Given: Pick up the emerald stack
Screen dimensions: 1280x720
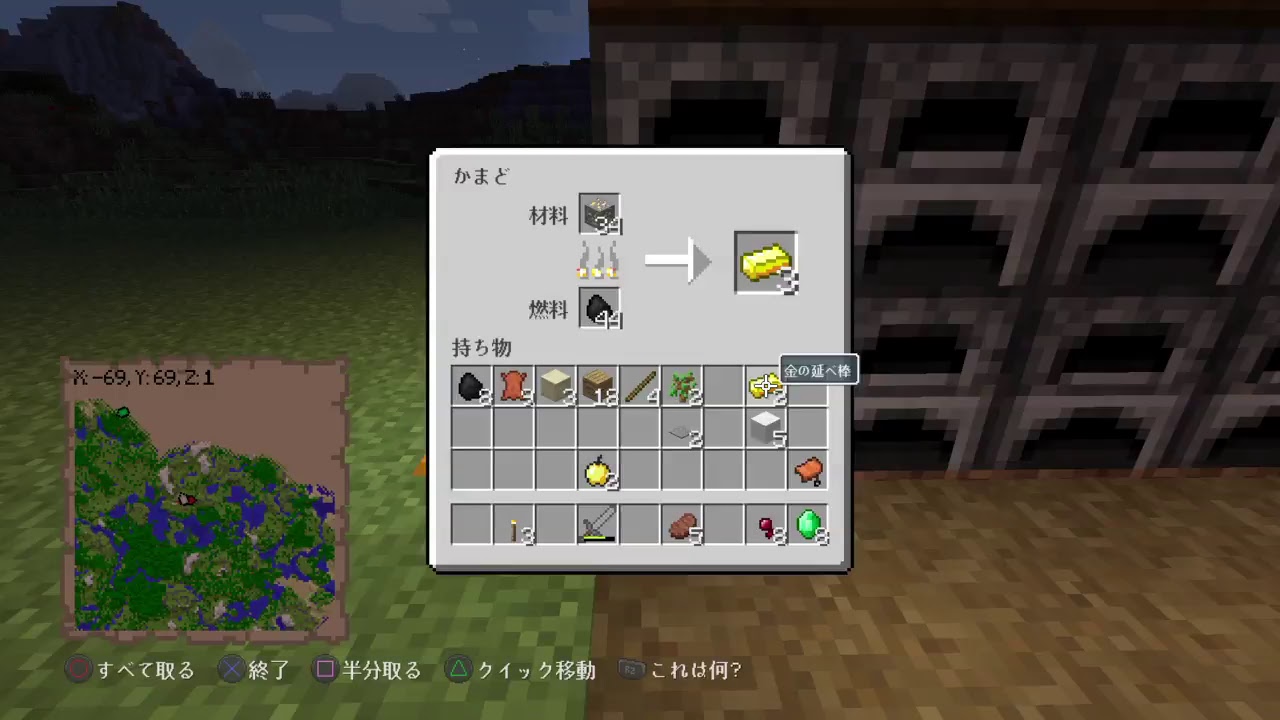Looking at the screenshot, I should pos(812,525).
